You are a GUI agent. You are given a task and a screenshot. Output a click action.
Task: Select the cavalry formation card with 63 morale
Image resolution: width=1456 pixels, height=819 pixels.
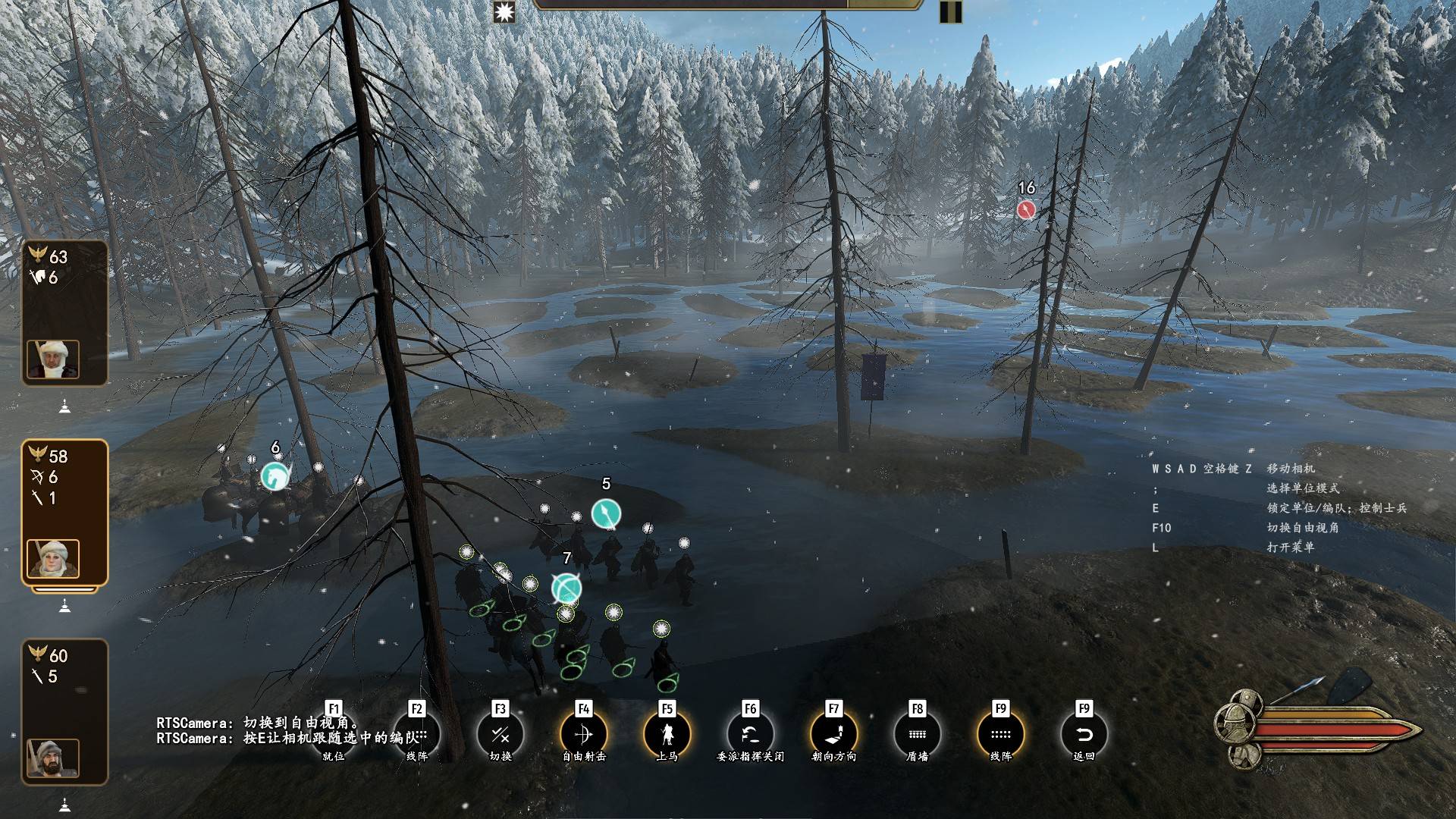[64, 312]
